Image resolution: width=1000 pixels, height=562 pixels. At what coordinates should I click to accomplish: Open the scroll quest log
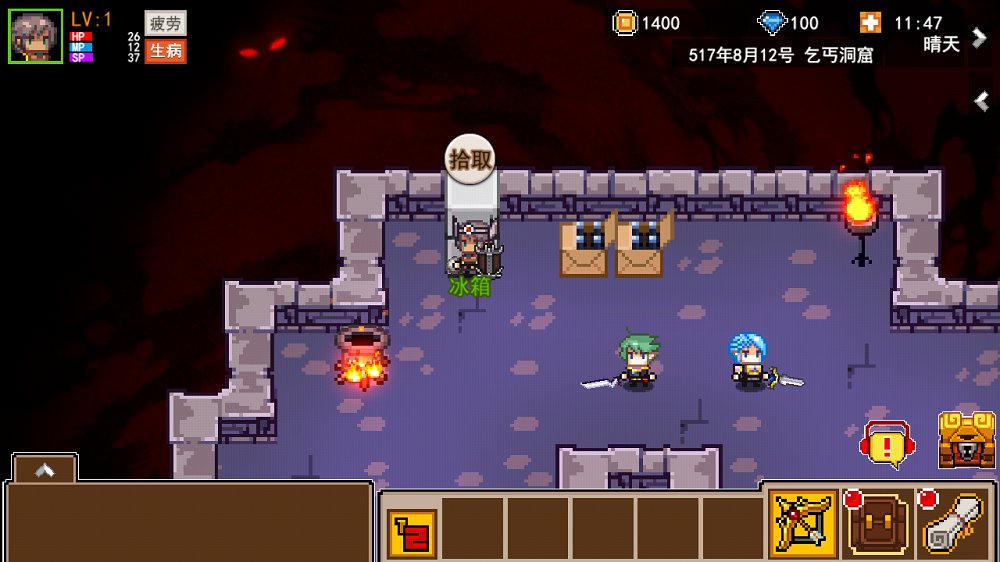coord(955,523)
